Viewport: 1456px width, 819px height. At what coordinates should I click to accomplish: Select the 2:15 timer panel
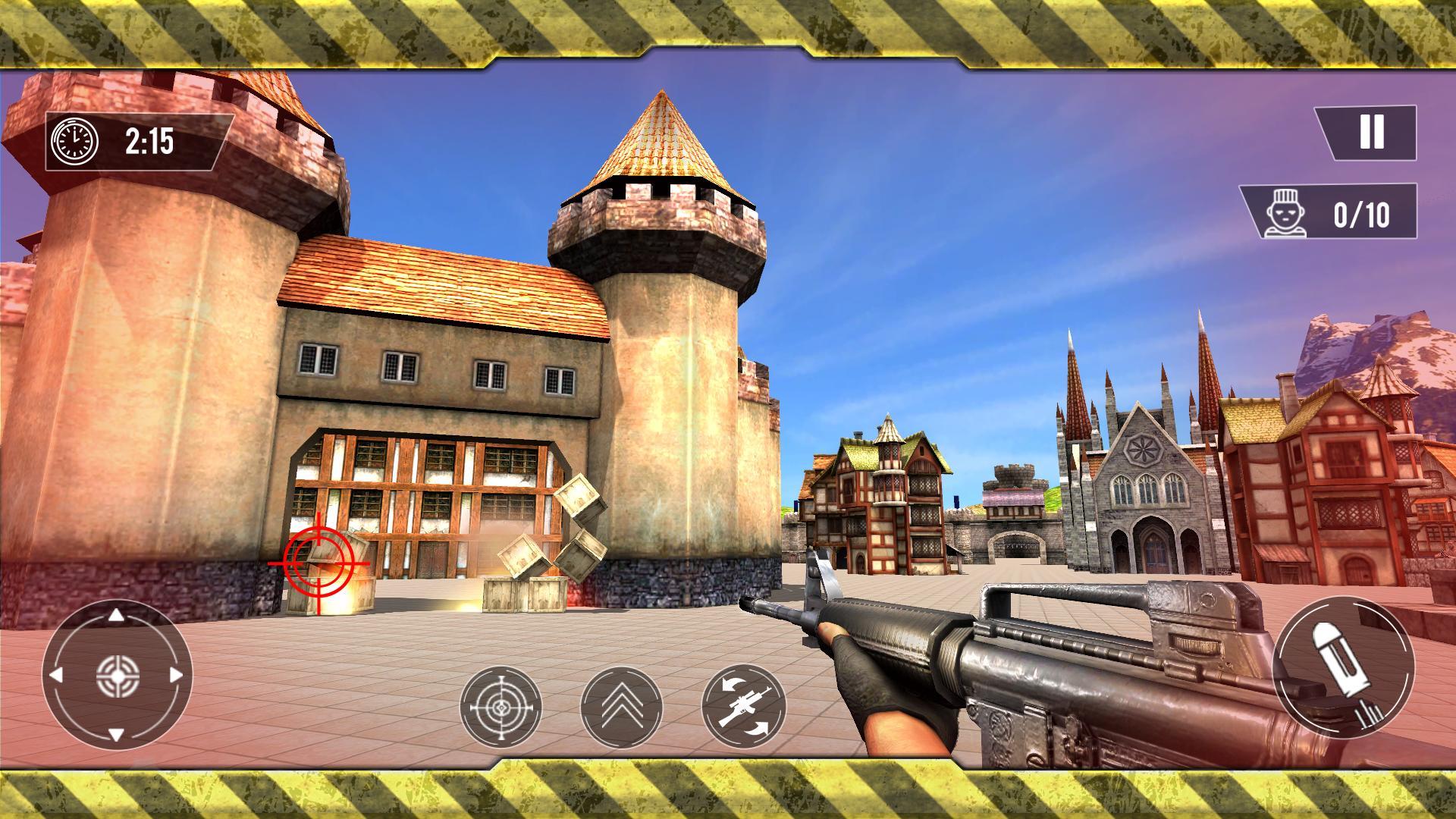[136, 140]
